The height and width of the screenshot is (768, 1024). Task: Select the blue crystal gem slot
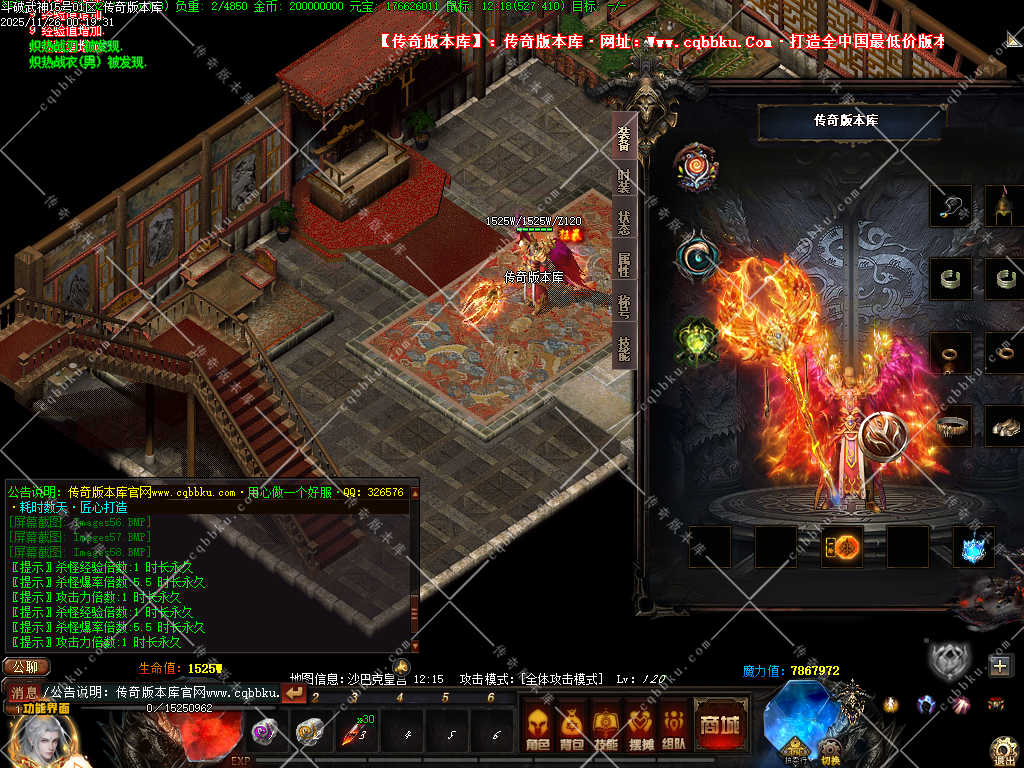[x=973, y=547]
